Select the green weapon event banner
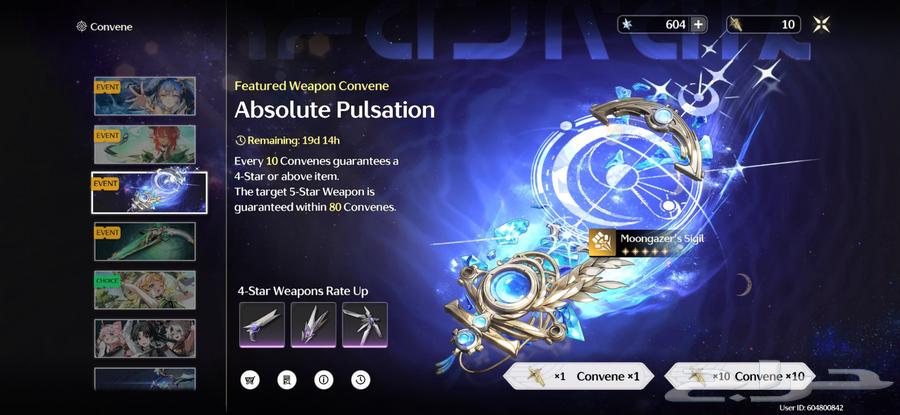The height and width of the screenshot is (415, 900). click(144, 241)
